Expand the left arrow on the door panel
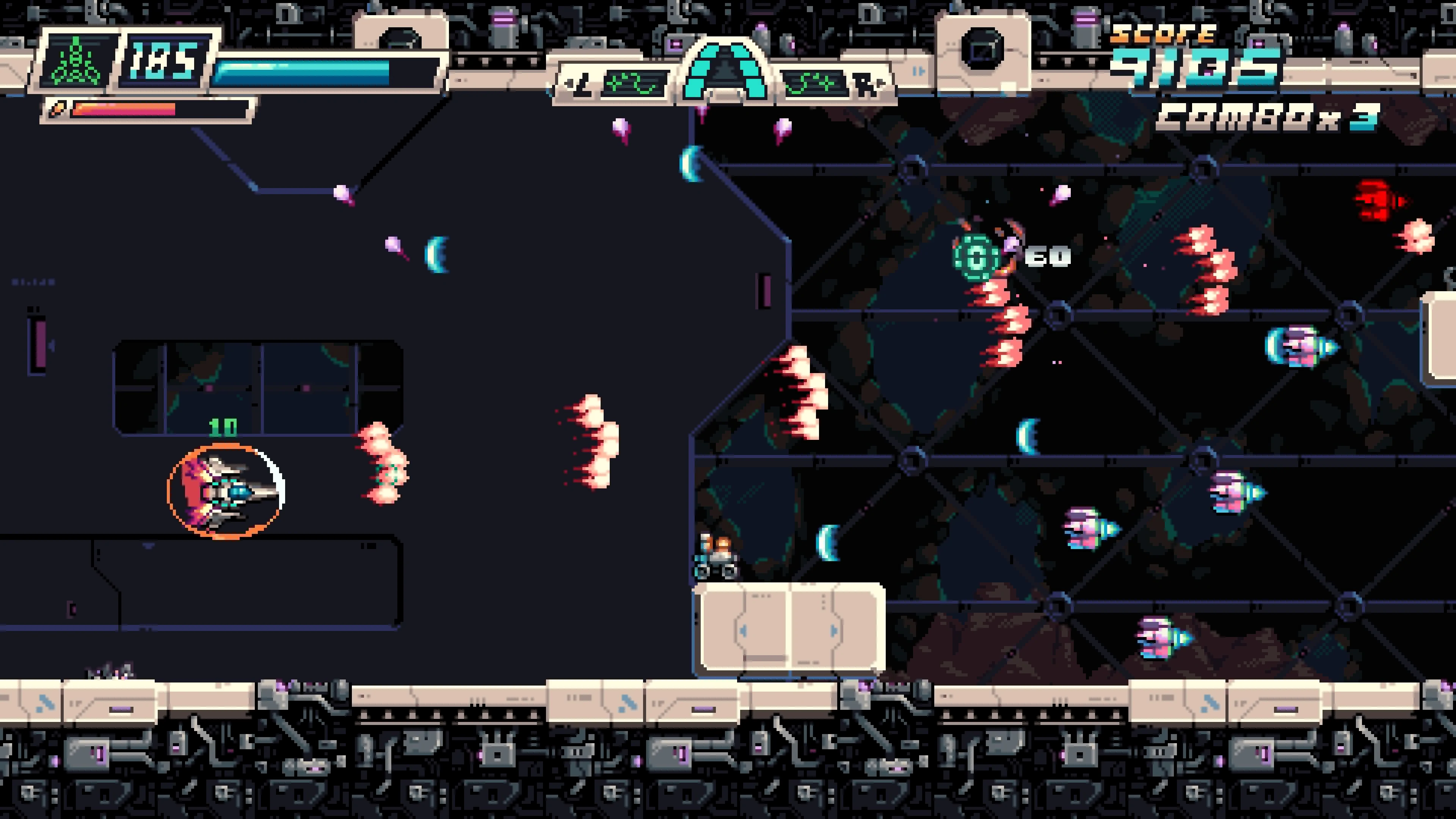Viewport: 1456px width, 819px height. click(x=744, y=632)
